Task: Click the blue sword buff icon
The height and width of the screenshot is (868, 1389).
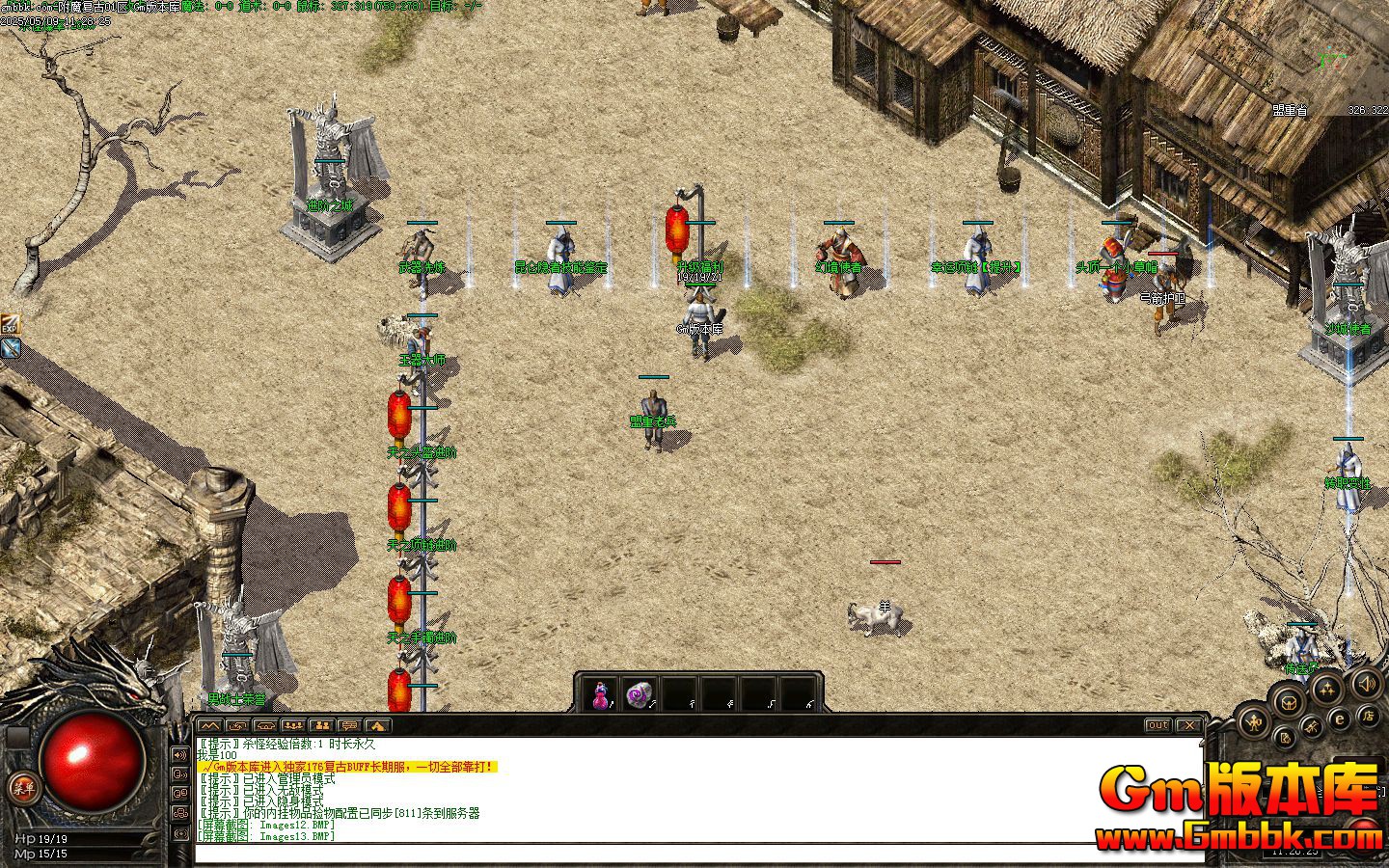Action: coord(11,348)
